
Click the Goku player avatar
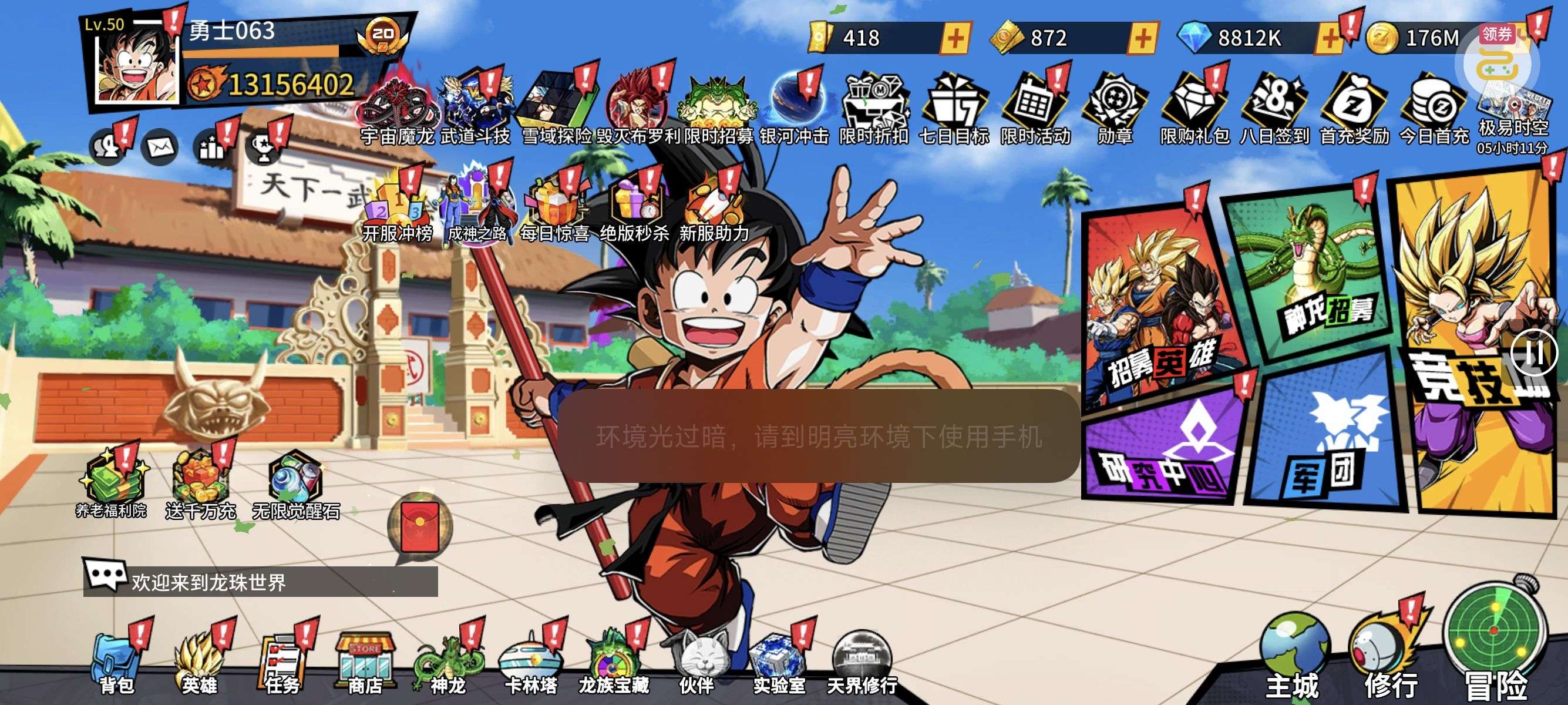point(136,64)
